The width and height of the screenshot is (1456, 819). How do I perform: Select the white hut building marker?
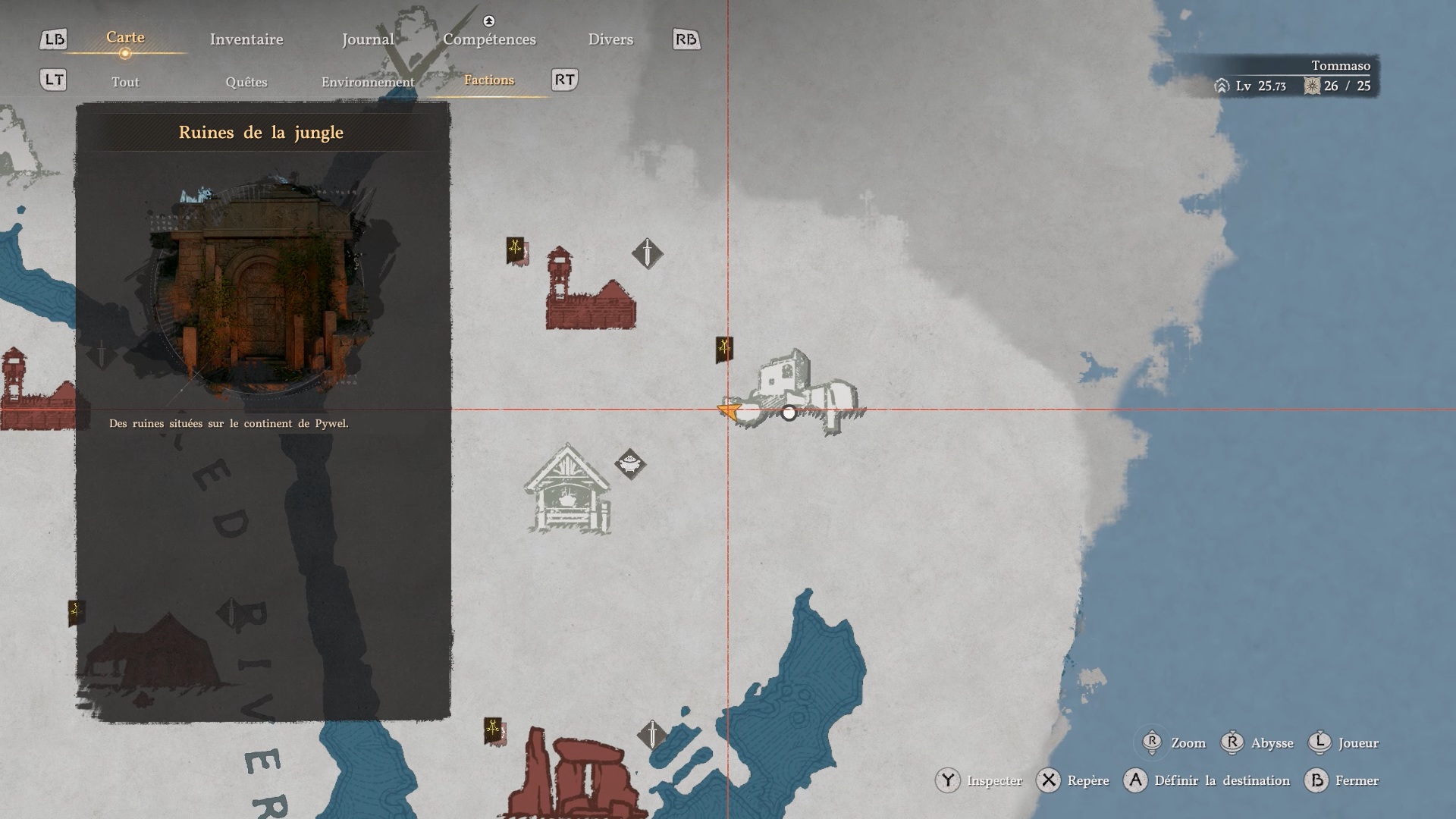click(x=568, y=491)
